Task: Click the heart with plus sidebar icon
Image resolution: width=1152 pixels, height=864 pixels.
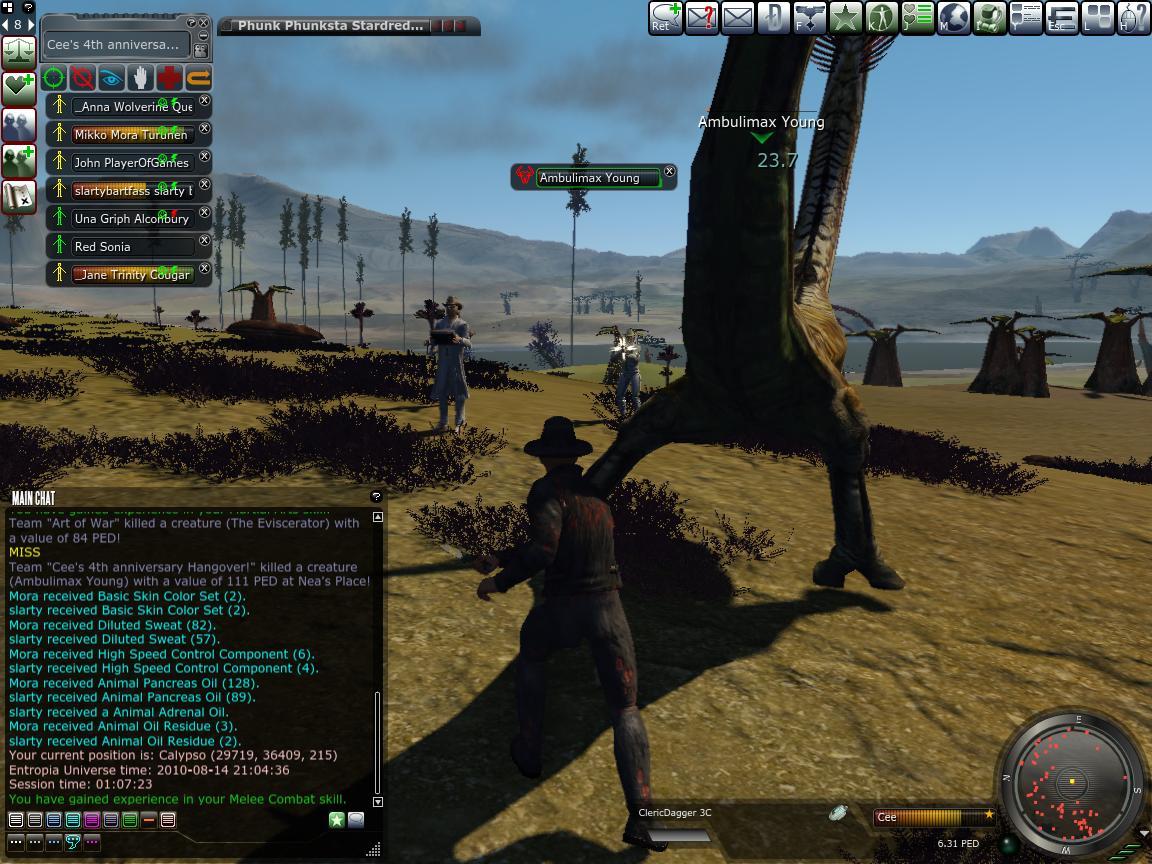Action: pyautogui.click(x=19, y=89)
